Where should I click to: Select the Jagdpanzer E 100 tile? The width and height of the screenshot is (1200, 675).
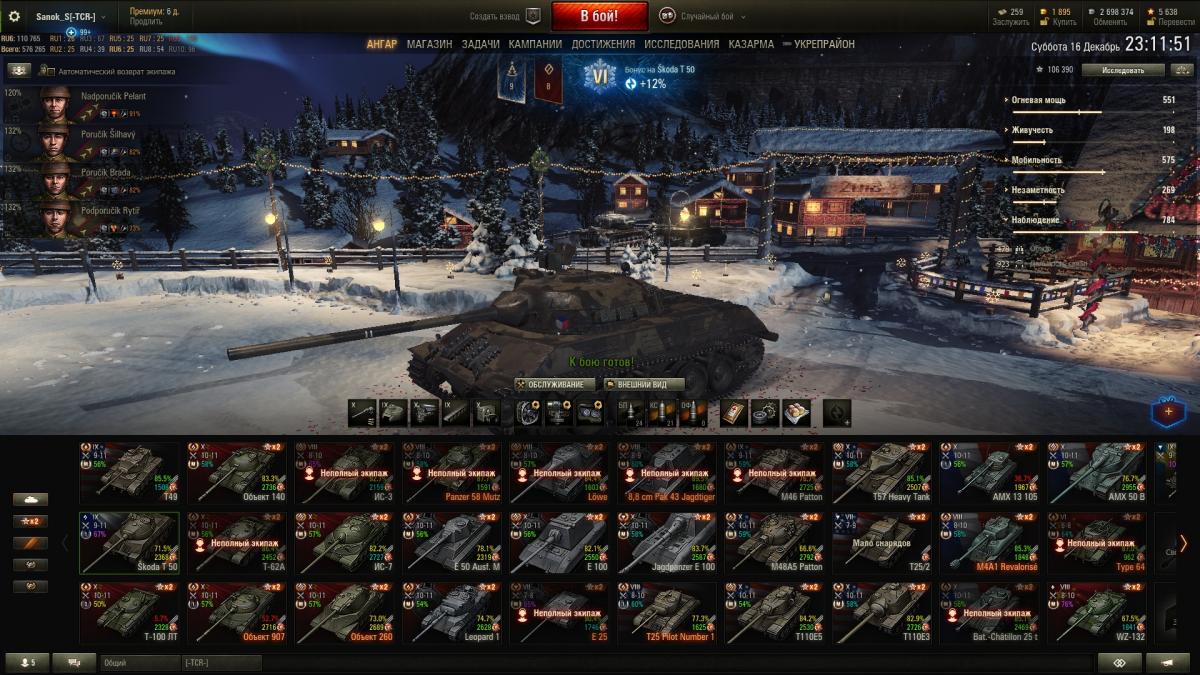pos(666,543)
